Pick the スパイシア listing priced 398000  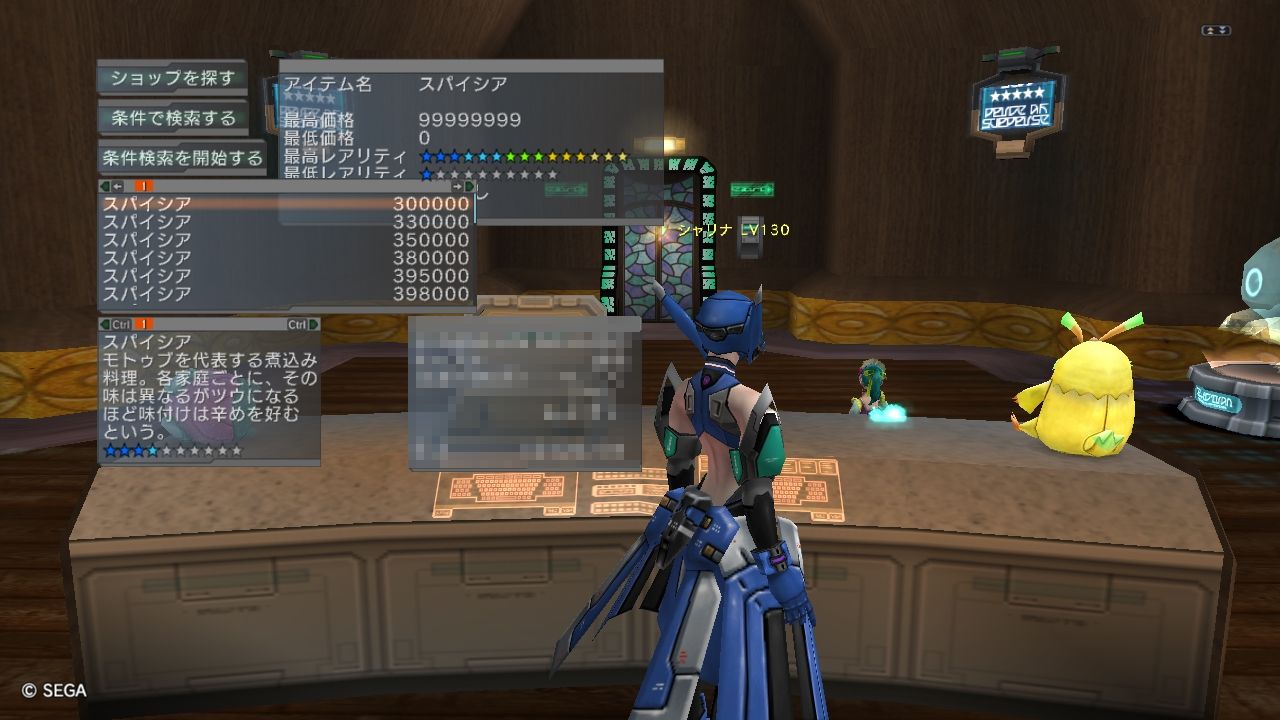[287, 294]
